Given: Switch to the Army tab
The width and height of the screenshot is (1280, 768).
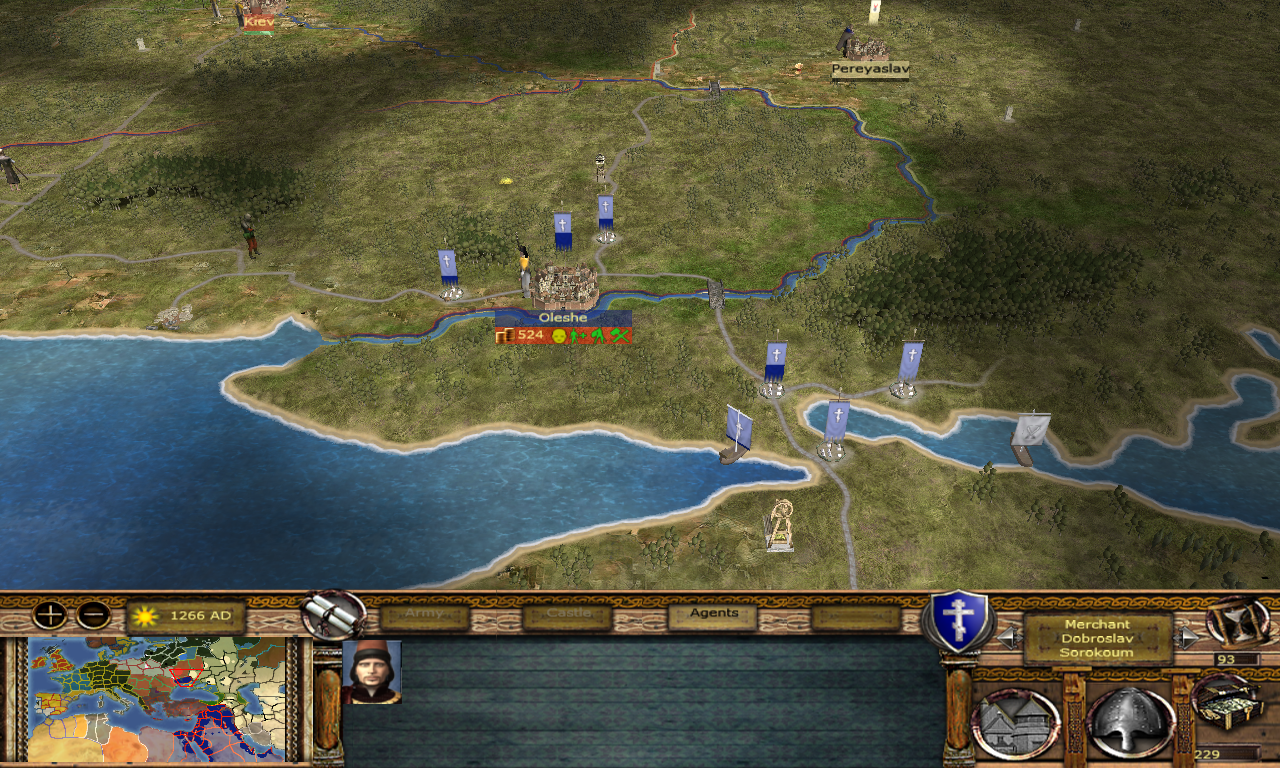Looking at the screenshot, I should pyautogui.click(x=424, y=615).
